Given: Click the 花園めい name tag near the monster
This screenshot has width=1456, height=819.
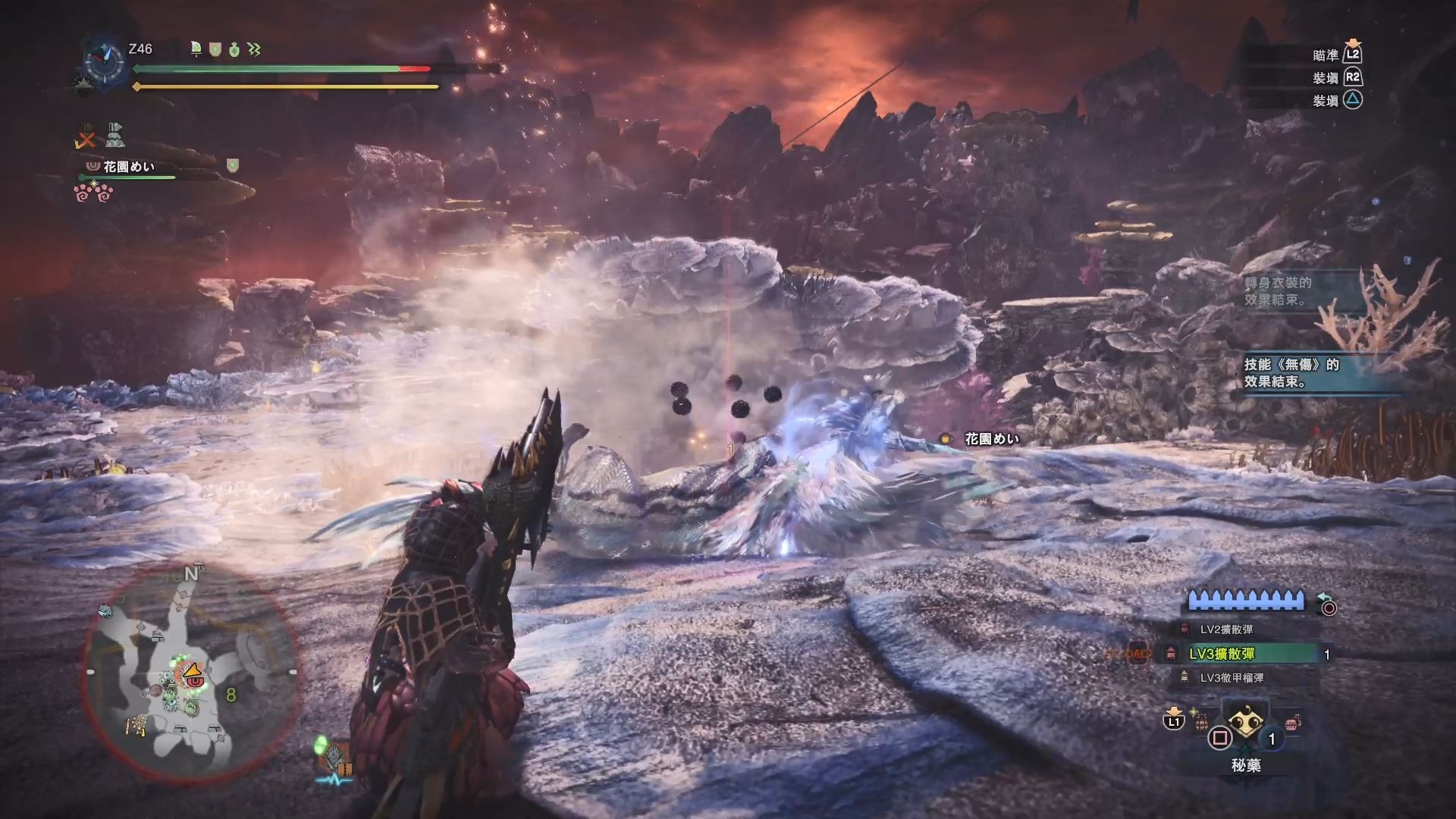Looking at the screenshot, I should point(991,438).
